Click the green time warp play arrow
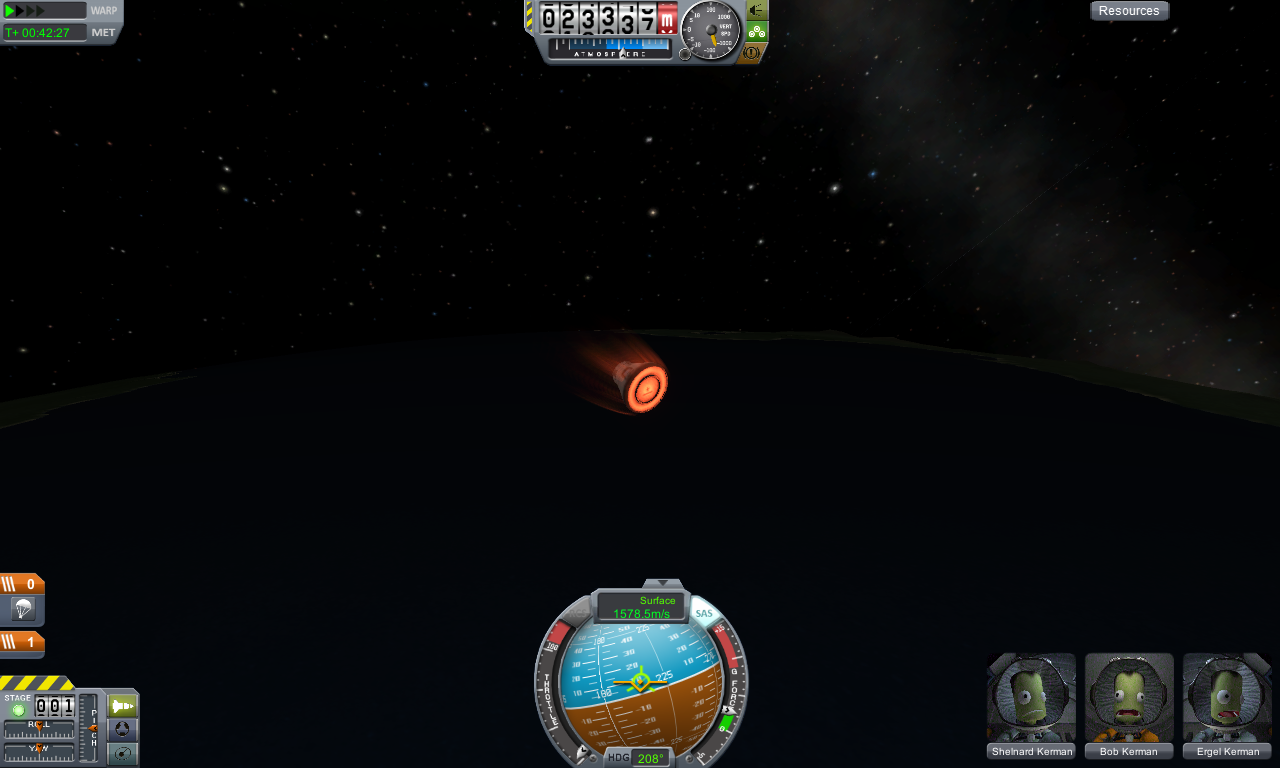Viewport: 1280px width, 768px height. tap(11, 11)
